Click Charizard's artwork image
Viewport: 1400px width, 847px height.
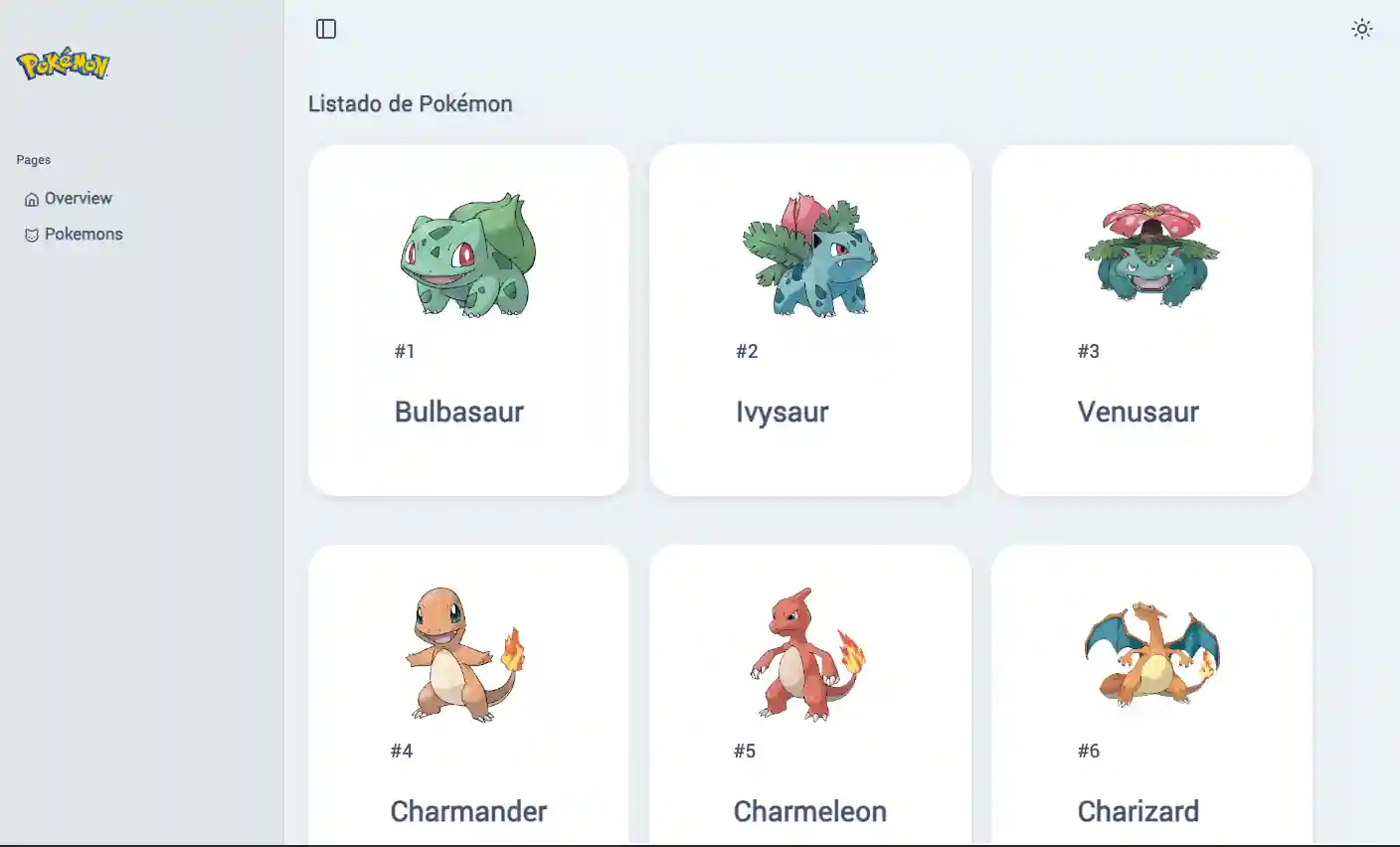(1151, 651)
